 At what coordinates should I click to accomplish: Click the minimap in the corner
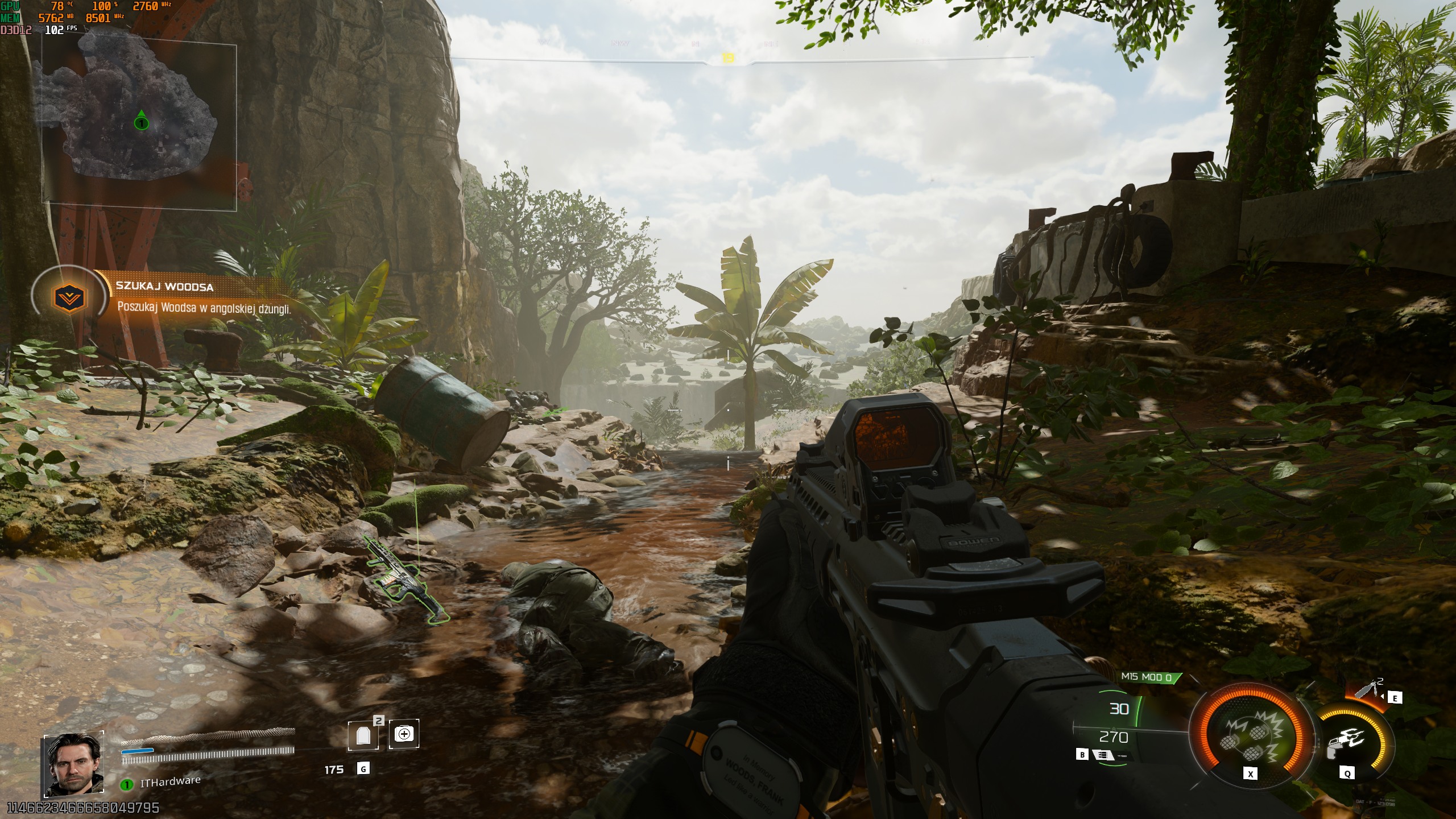pyautogui.click(x=139, y=126)
